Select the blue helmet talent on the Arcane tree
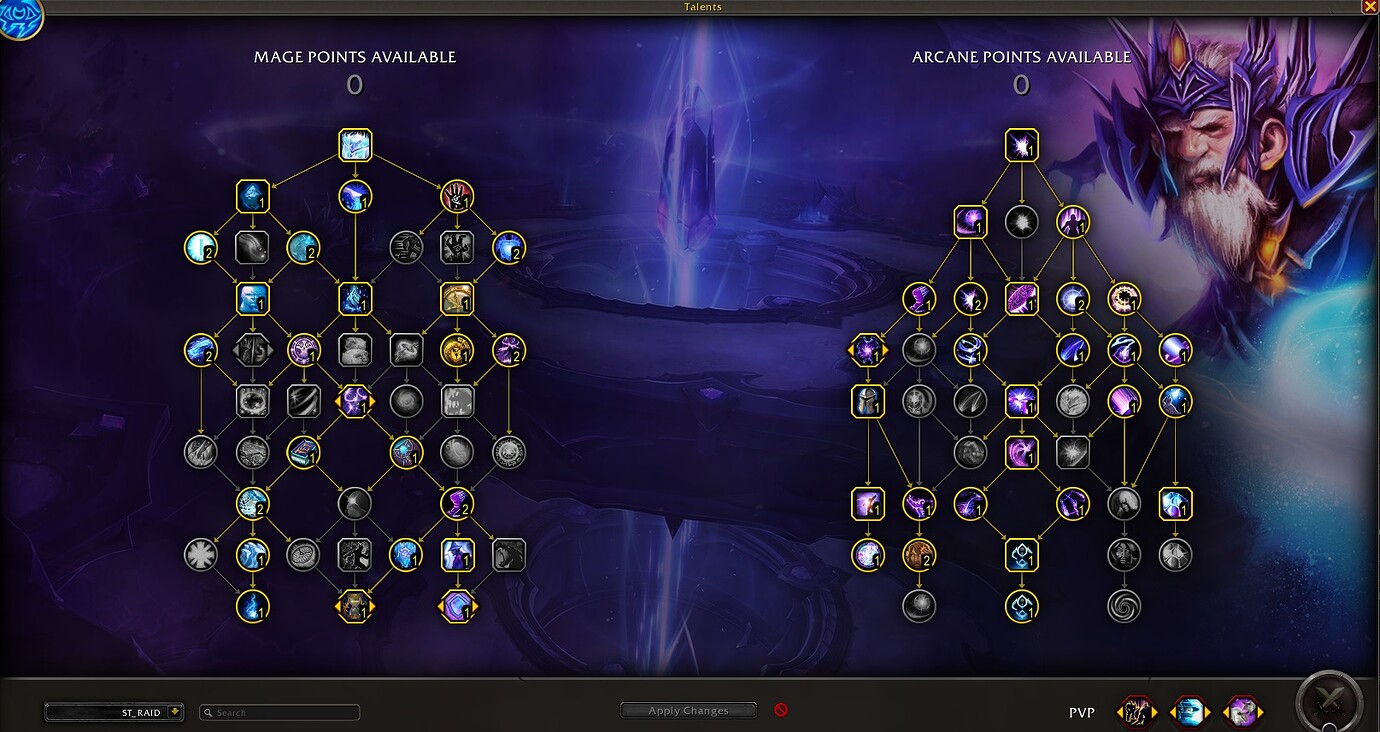 [x=868, y=401]
